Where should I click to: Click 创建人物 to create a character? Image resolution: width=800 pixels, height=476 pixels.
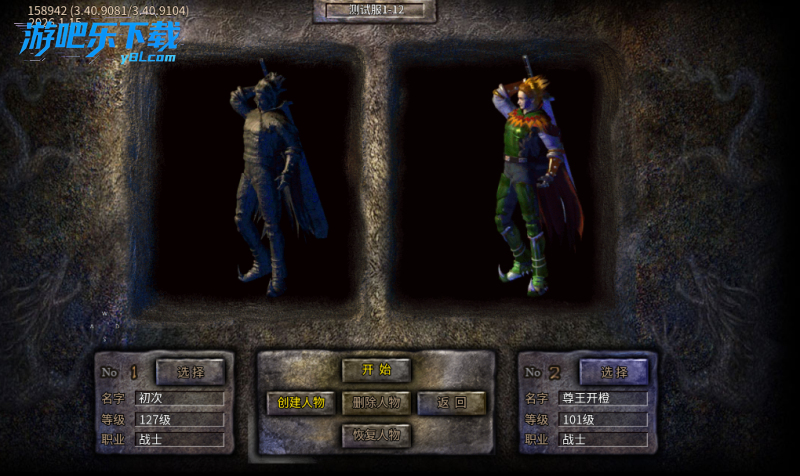click(301, 403)
